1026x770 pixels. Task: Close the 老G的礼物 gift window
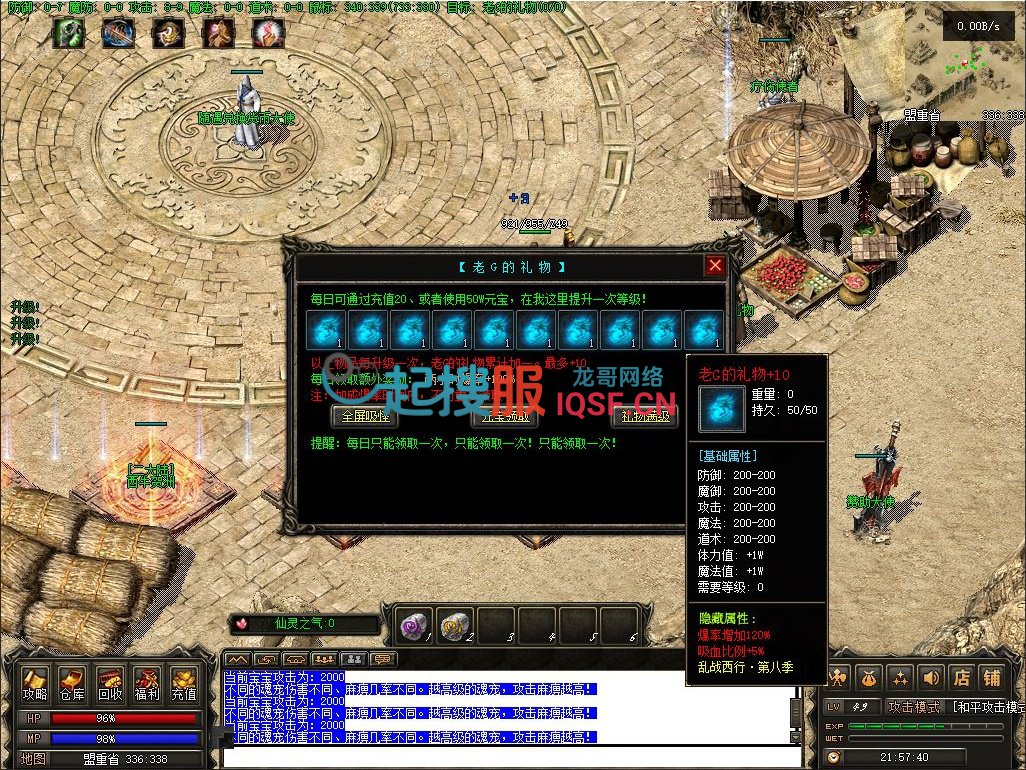tap(714, 265)
